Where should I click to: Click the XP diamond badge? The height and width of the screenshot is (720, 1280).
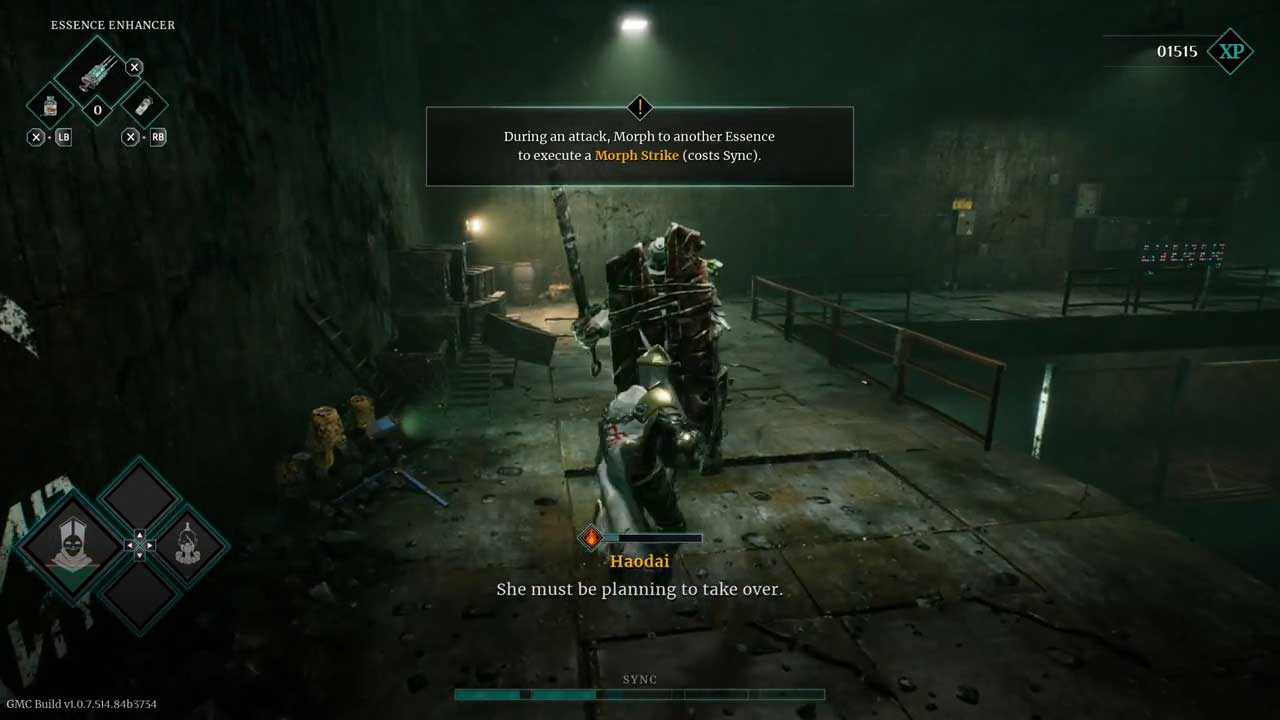click(x=1230, y=51)
